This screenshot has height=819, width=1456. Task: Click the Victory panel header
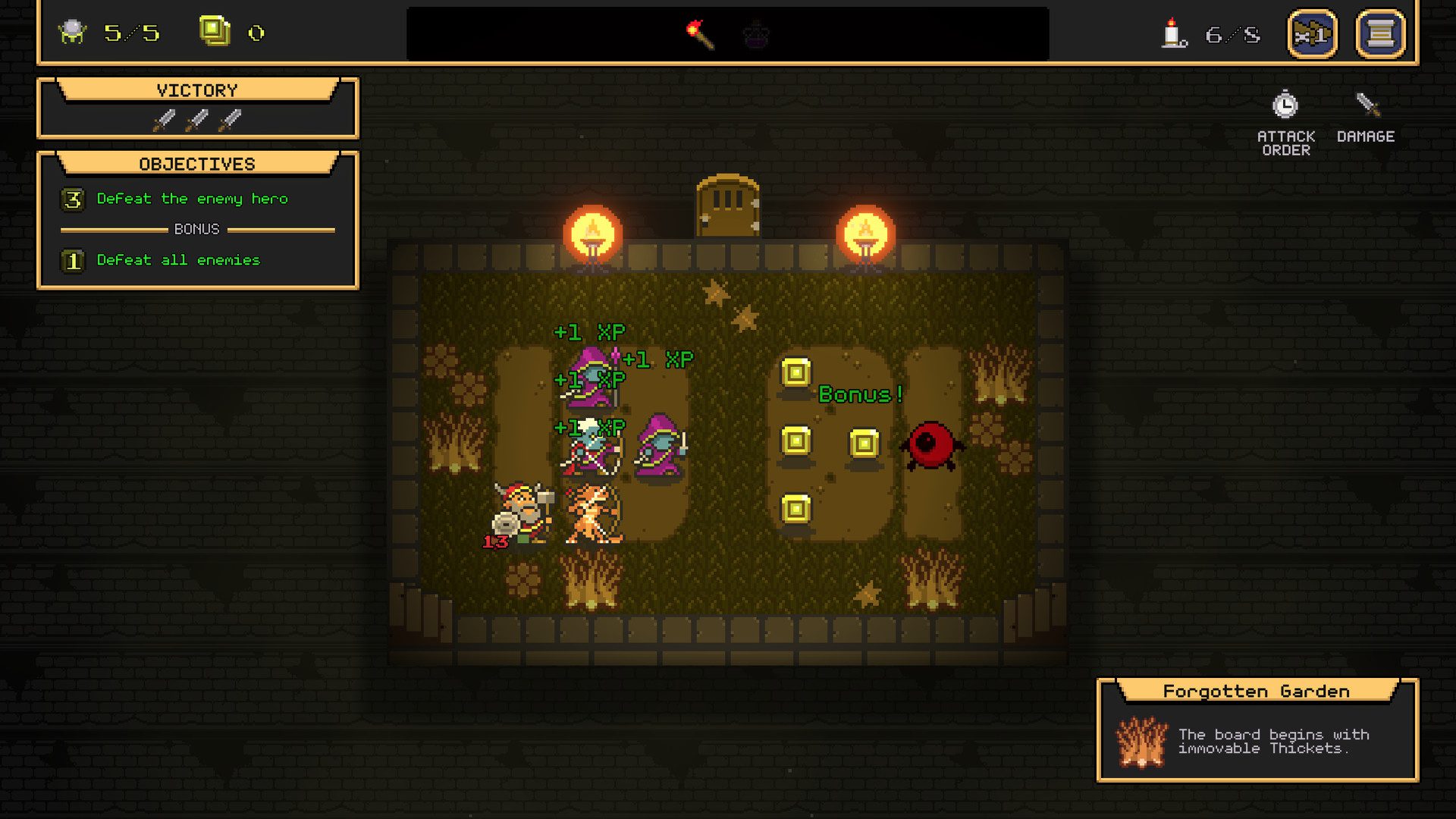[x=198, y=89]
